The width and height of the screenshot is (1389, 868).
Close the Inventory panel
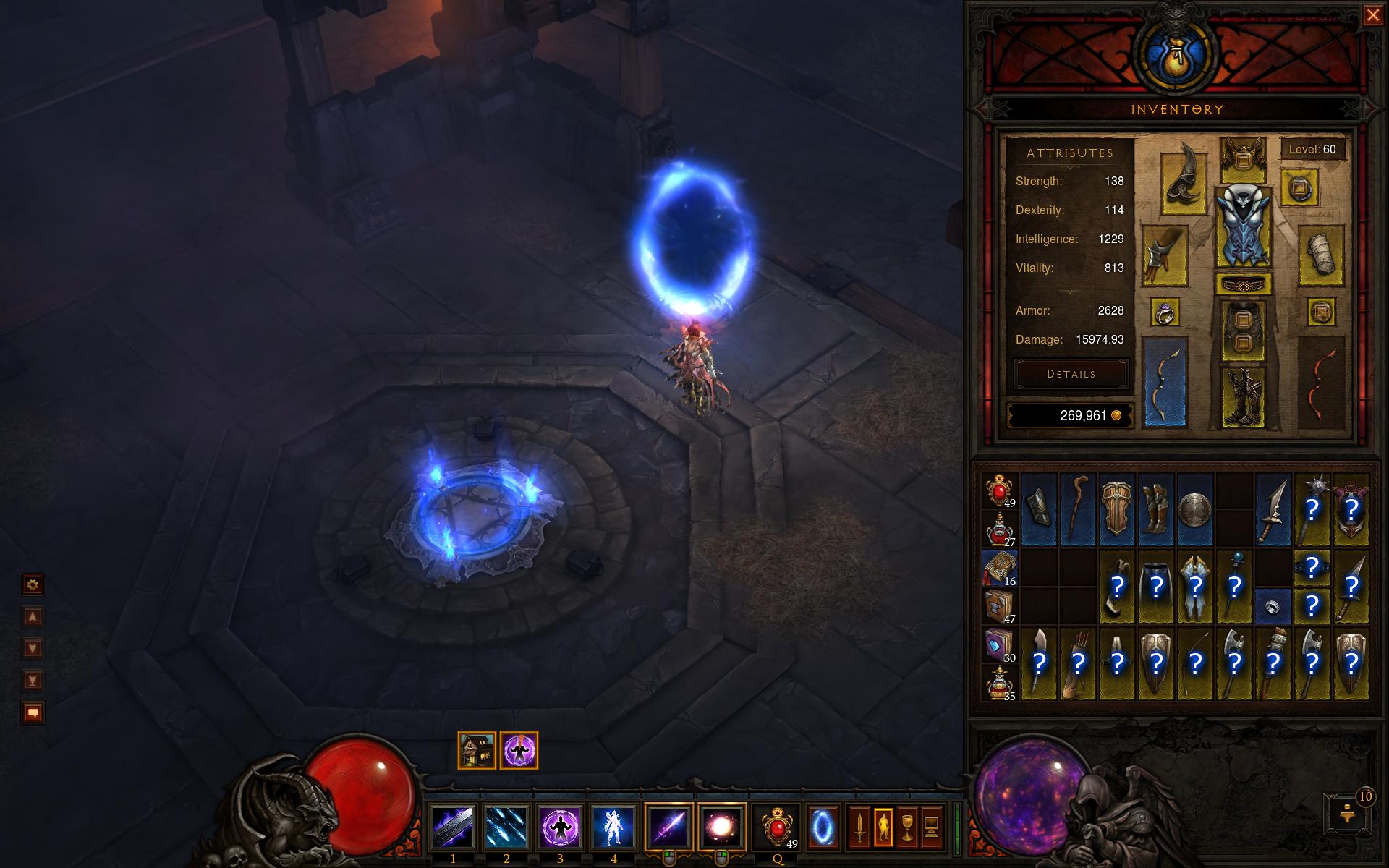(x=1372, y=15)
